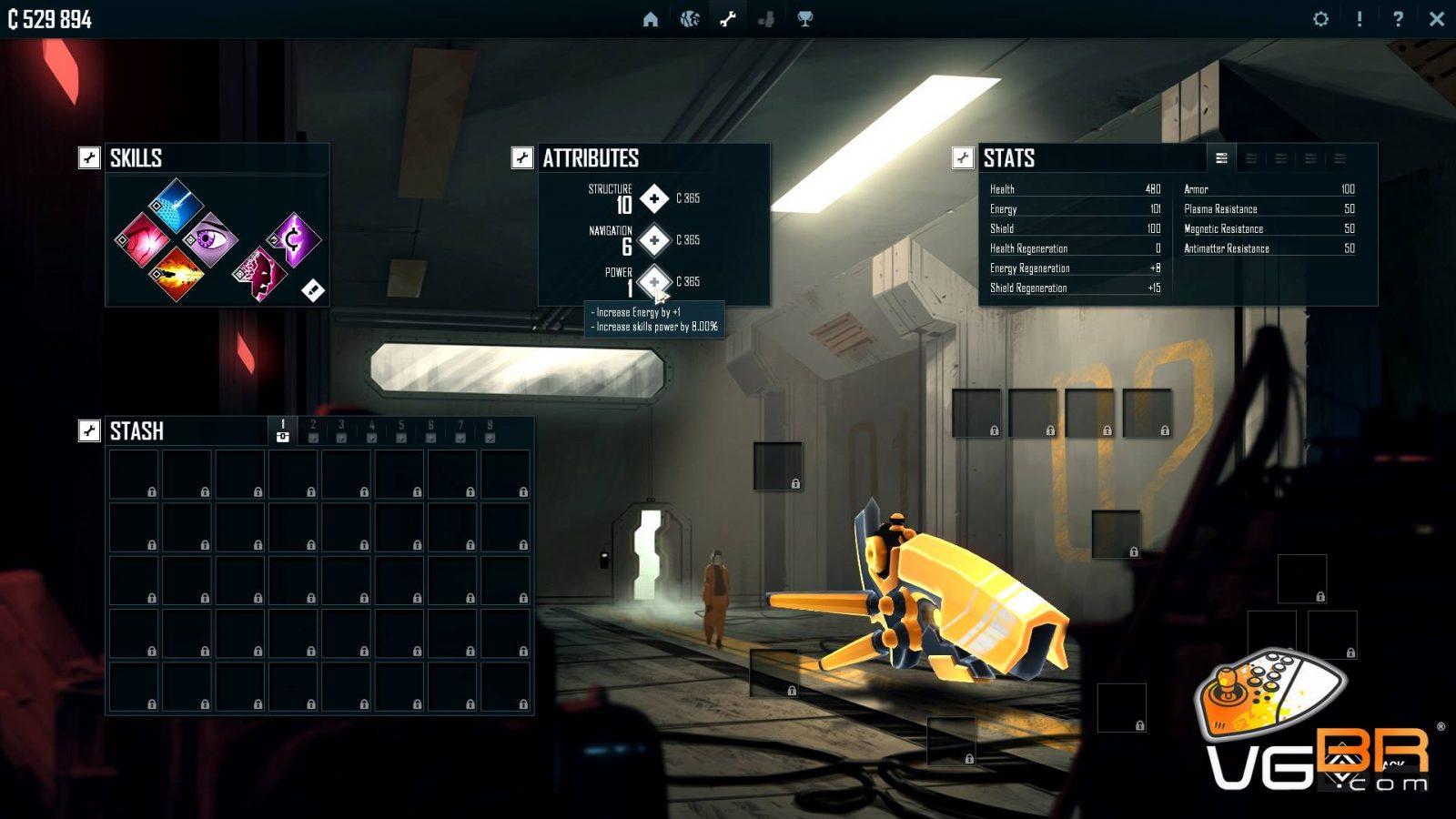Select the first Stats view tab
The width and height of the screenshot is (1456, 819).
1221,158
